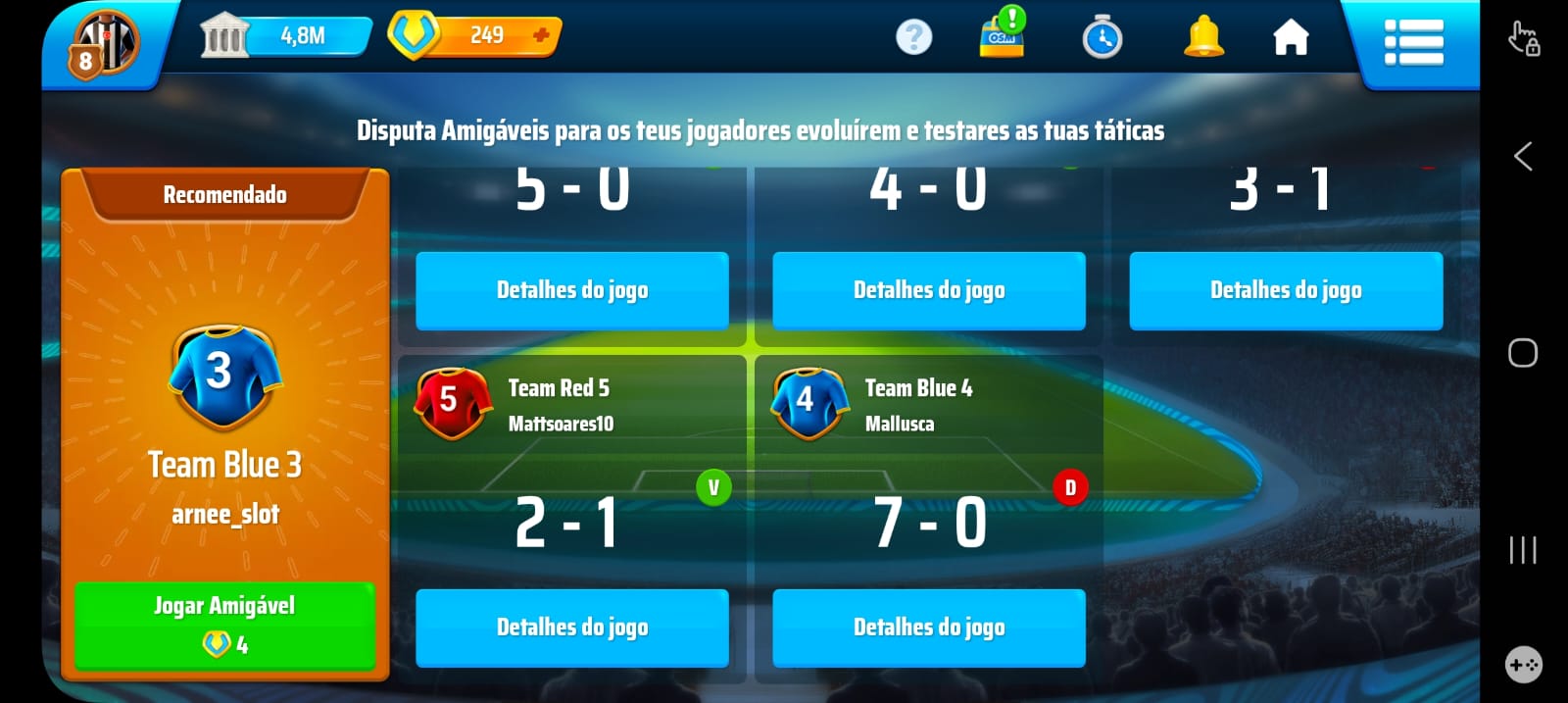Open game details for the 7-0 Team Blue 4 match
This screenshot has height=703, width=1568.
pyautogui.click(x=928, y=628)
